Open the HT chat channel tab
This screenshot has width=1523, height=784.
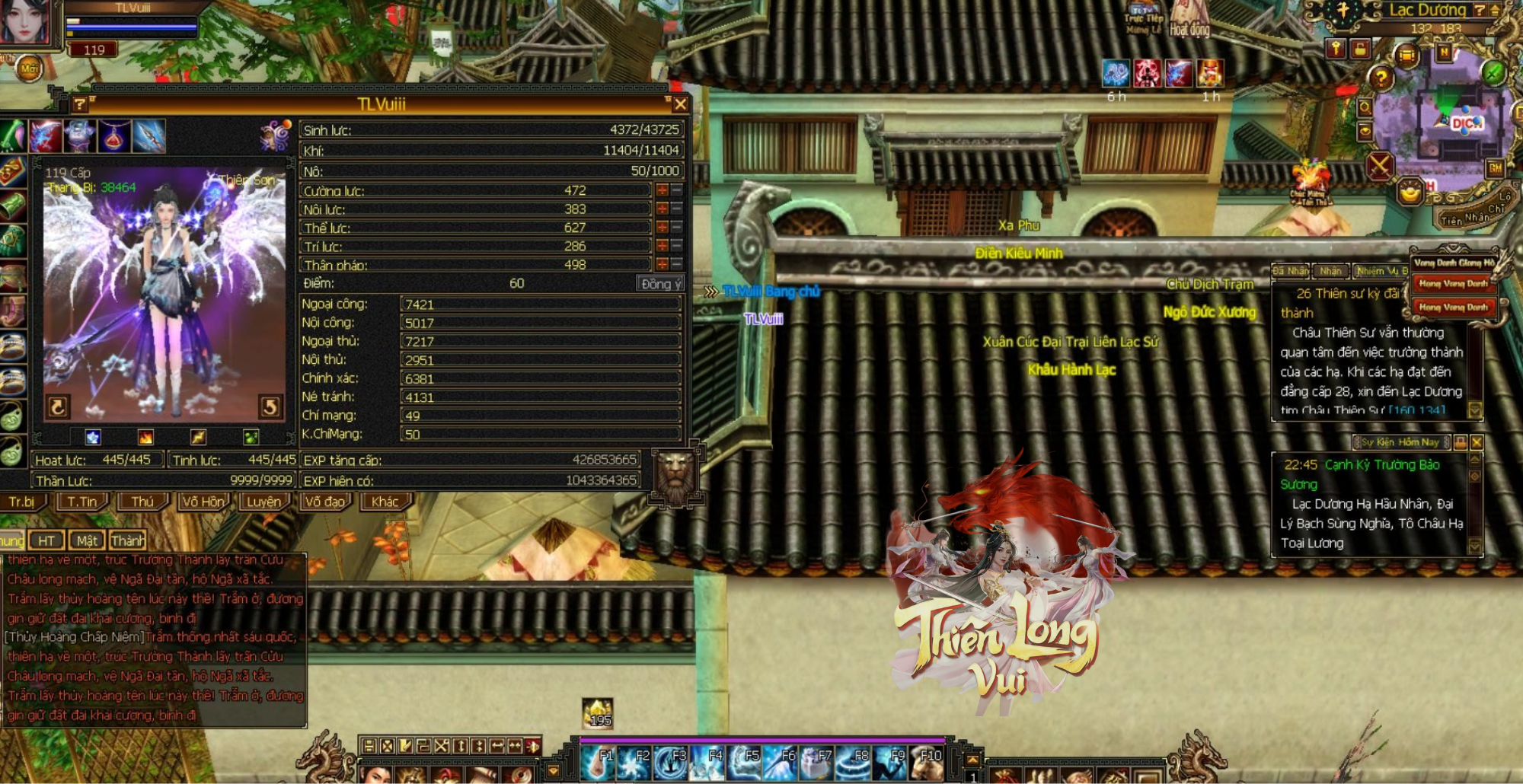coord(46,540)
